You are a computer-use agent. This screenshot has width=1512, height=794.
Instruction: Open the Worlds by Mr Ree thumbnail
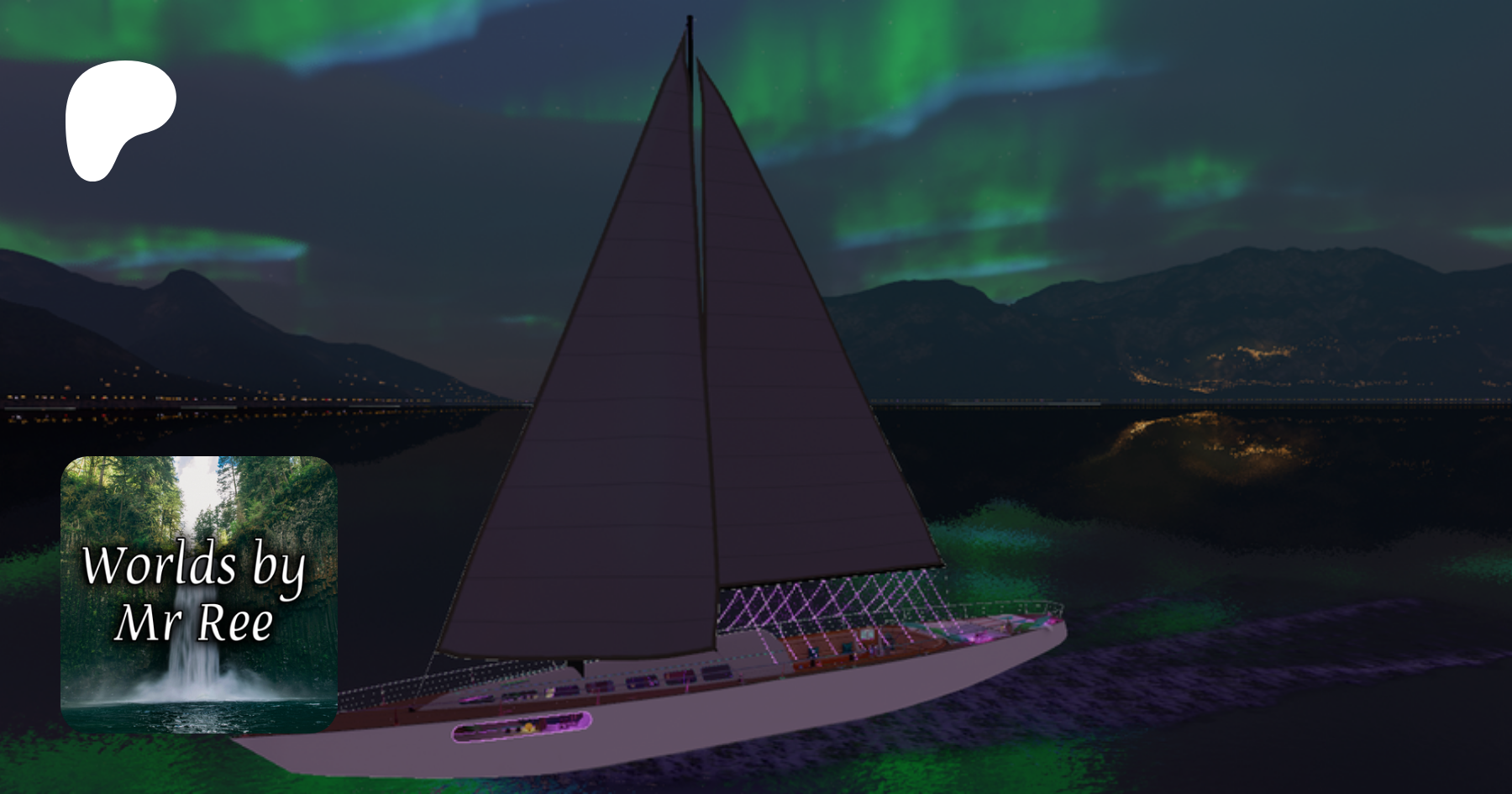[199, 594]
